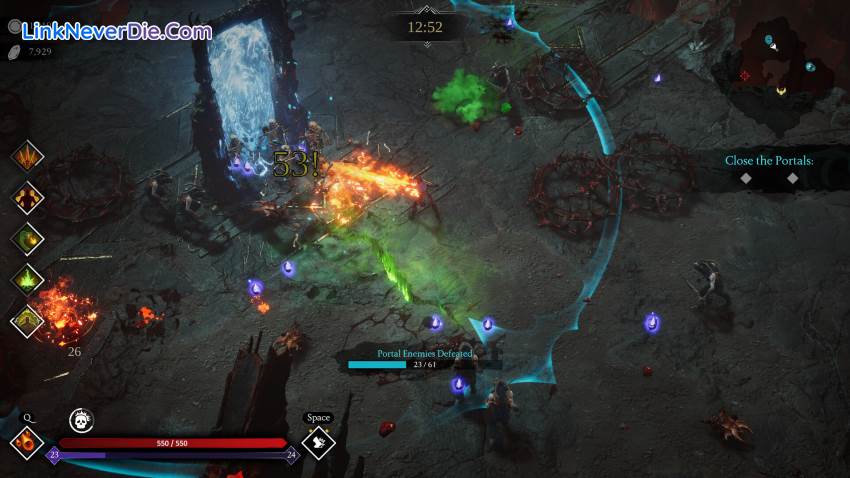
Task: Click the yellow horned marker on minimap
Action: pos(780,91)
